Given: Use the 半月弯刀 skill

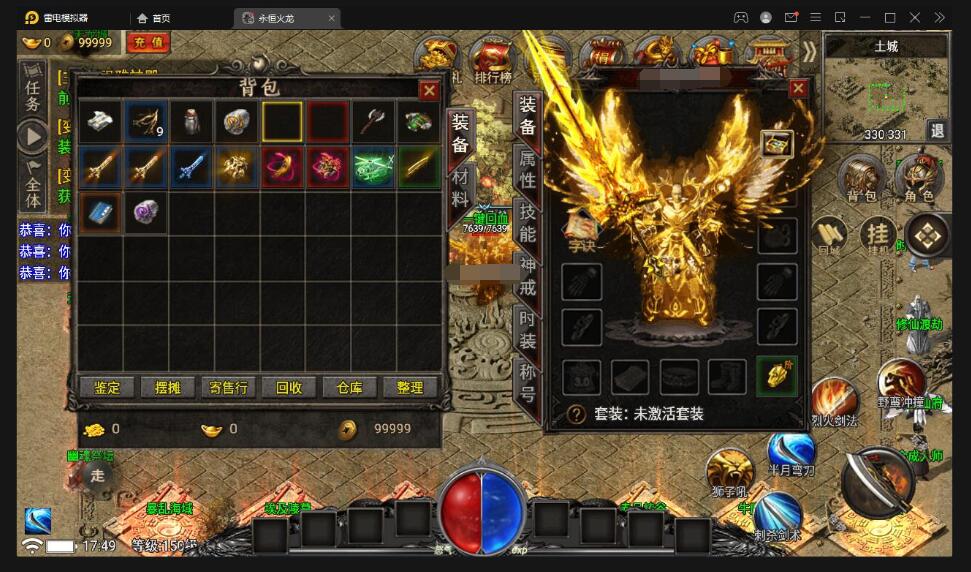Looking at the screenshot, I should (x=791, y=452).
